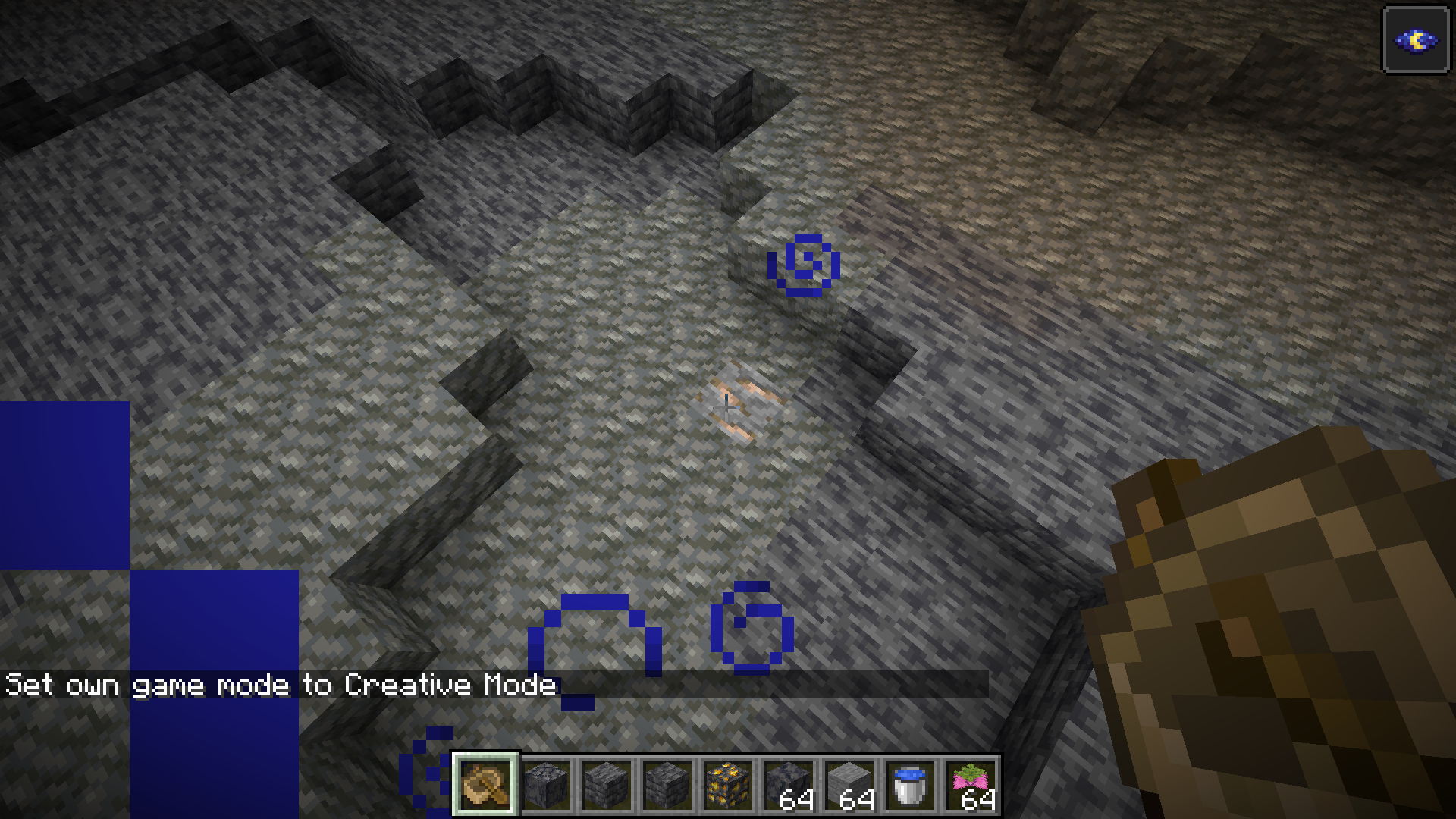Select the dark deepslate stack of 64

coord(789,785)
